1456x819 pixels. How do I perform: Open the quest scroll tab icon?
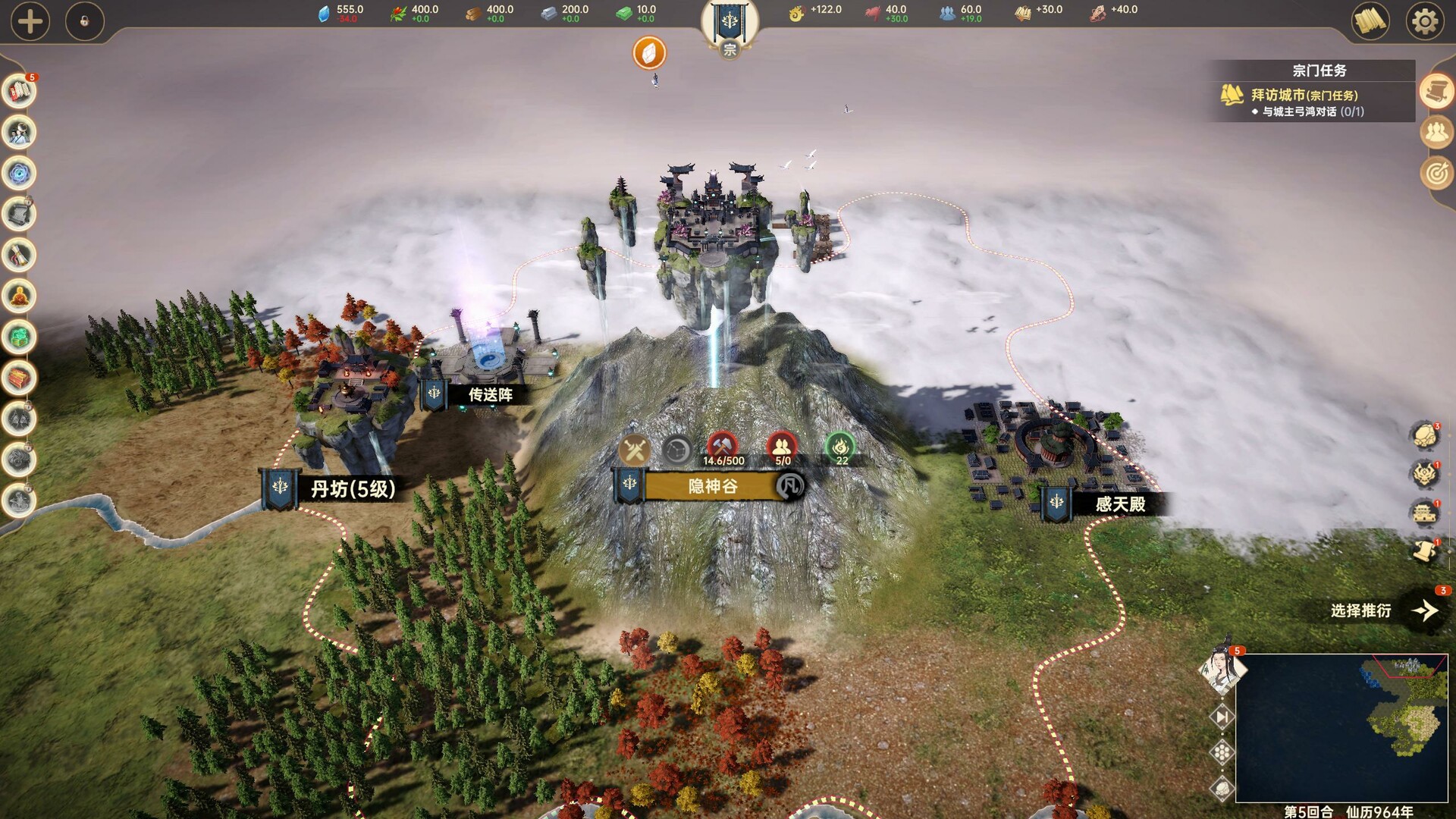1436,93
